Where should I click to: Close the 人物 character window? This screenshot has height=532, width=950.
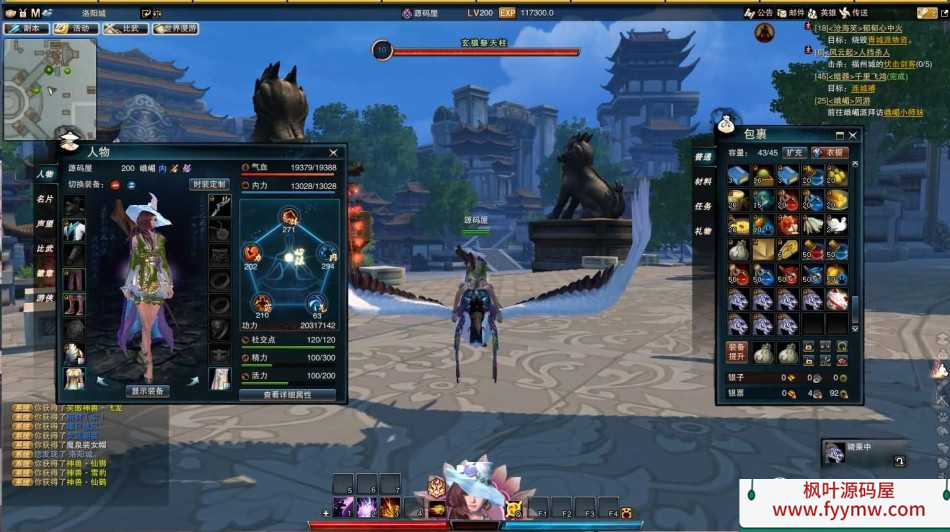click(334, 152)
